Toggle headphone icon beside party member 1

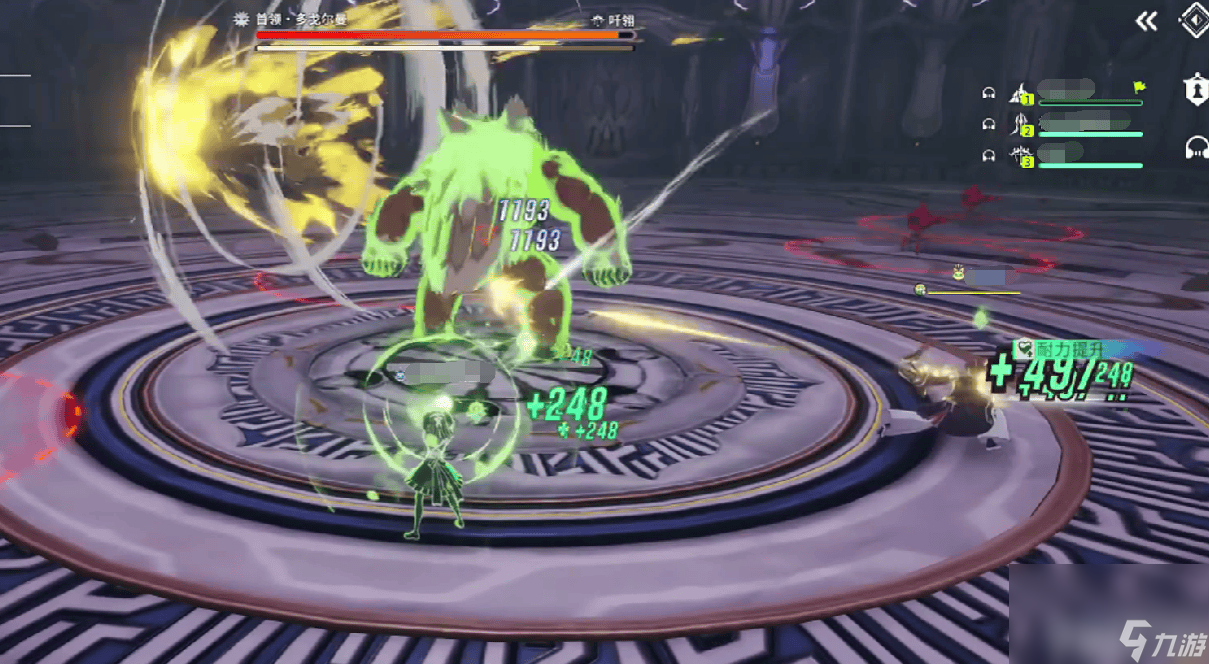coord(989,94)
